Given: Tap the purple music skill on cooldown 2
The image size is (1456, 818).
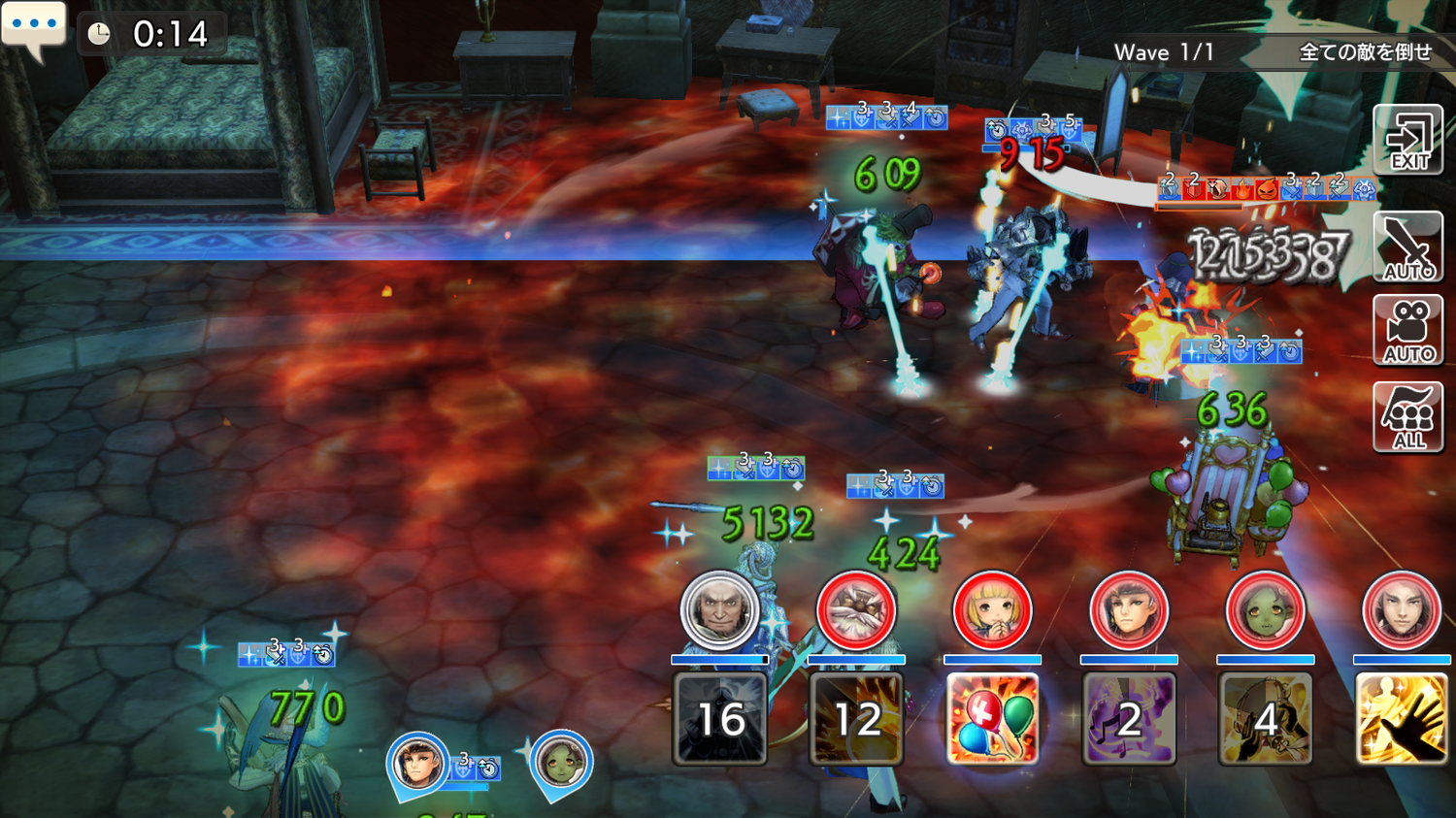Looking at the screenshot, I should [1129, 719].
